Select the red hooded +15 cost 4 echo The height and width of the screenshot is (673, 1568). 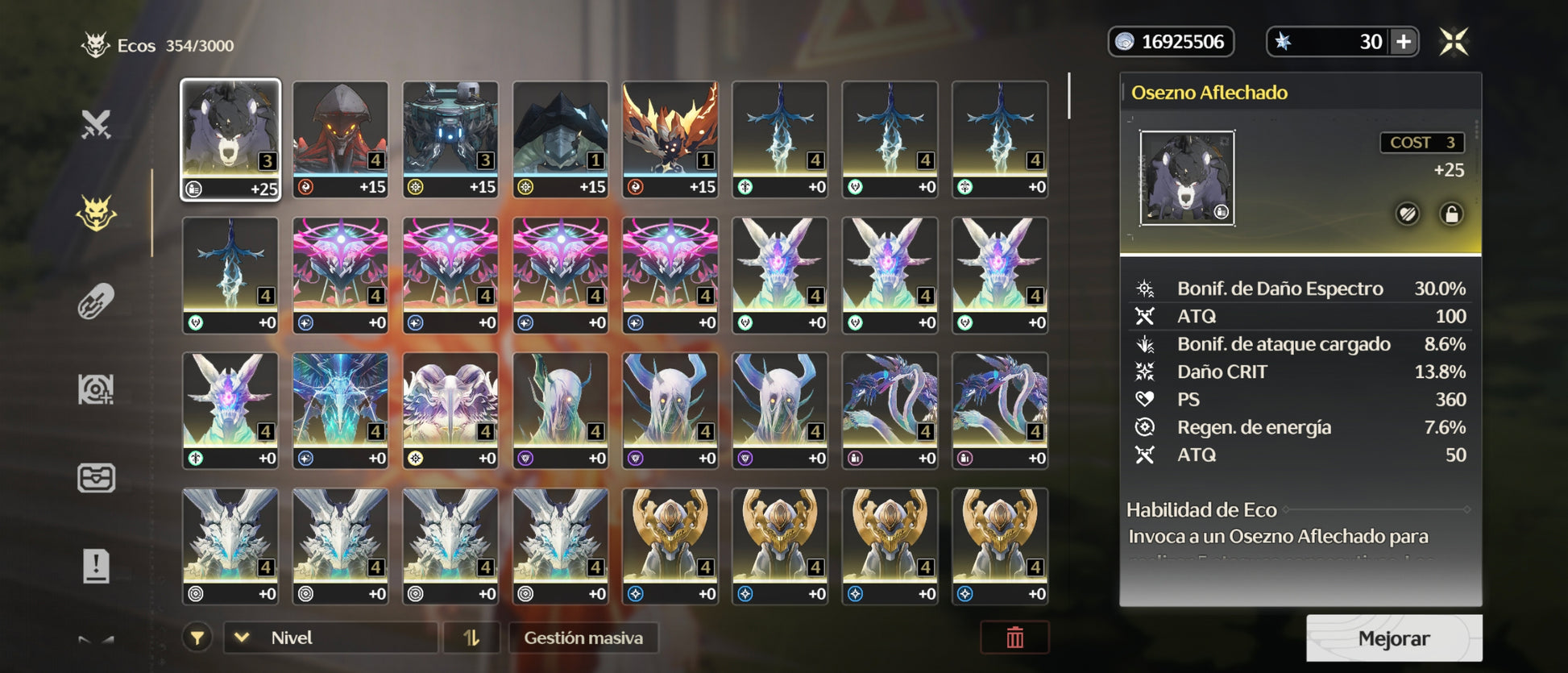[x=340, y=139]
